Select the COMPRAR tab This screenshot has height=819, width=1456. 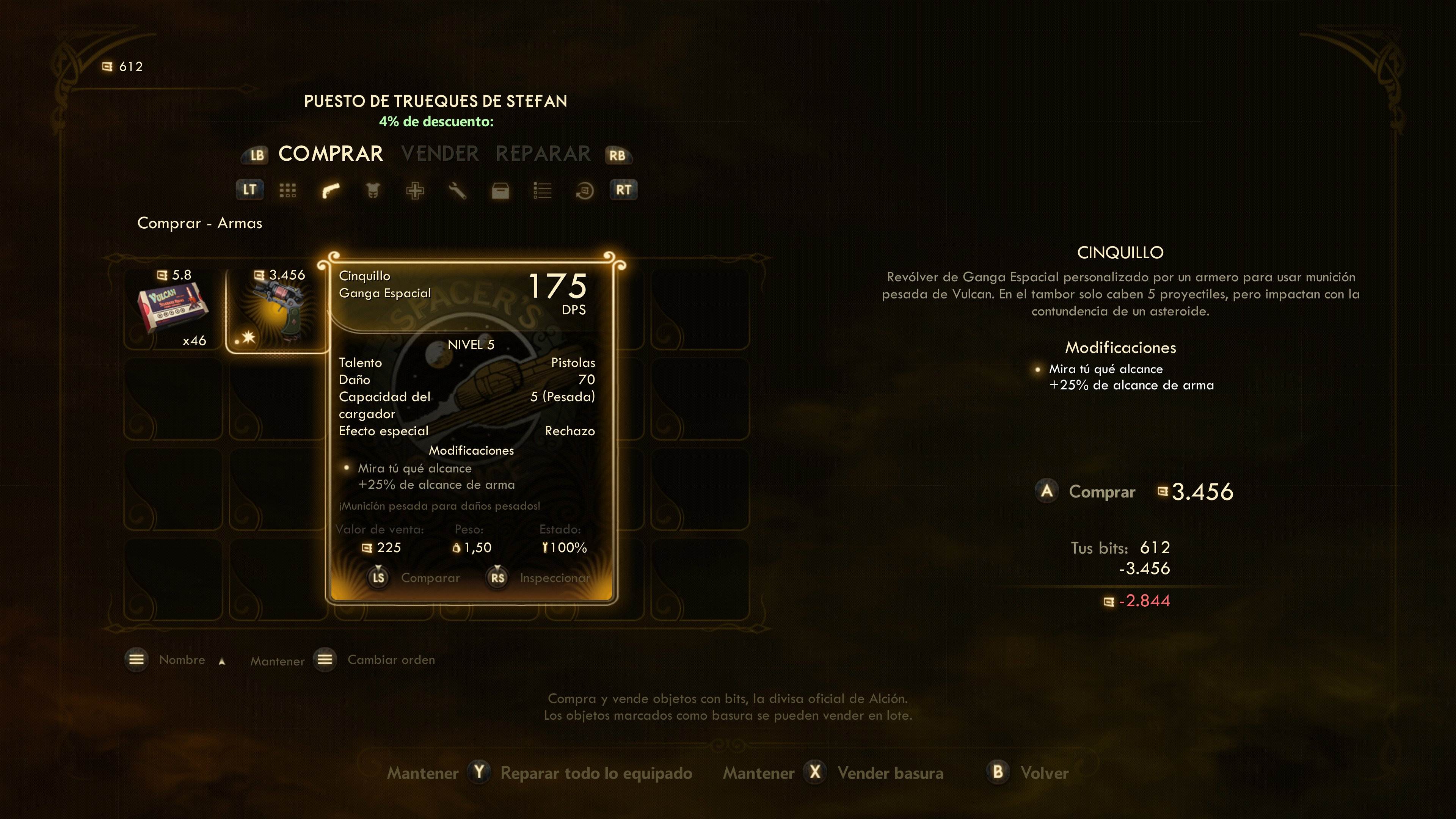coord(331,154)
